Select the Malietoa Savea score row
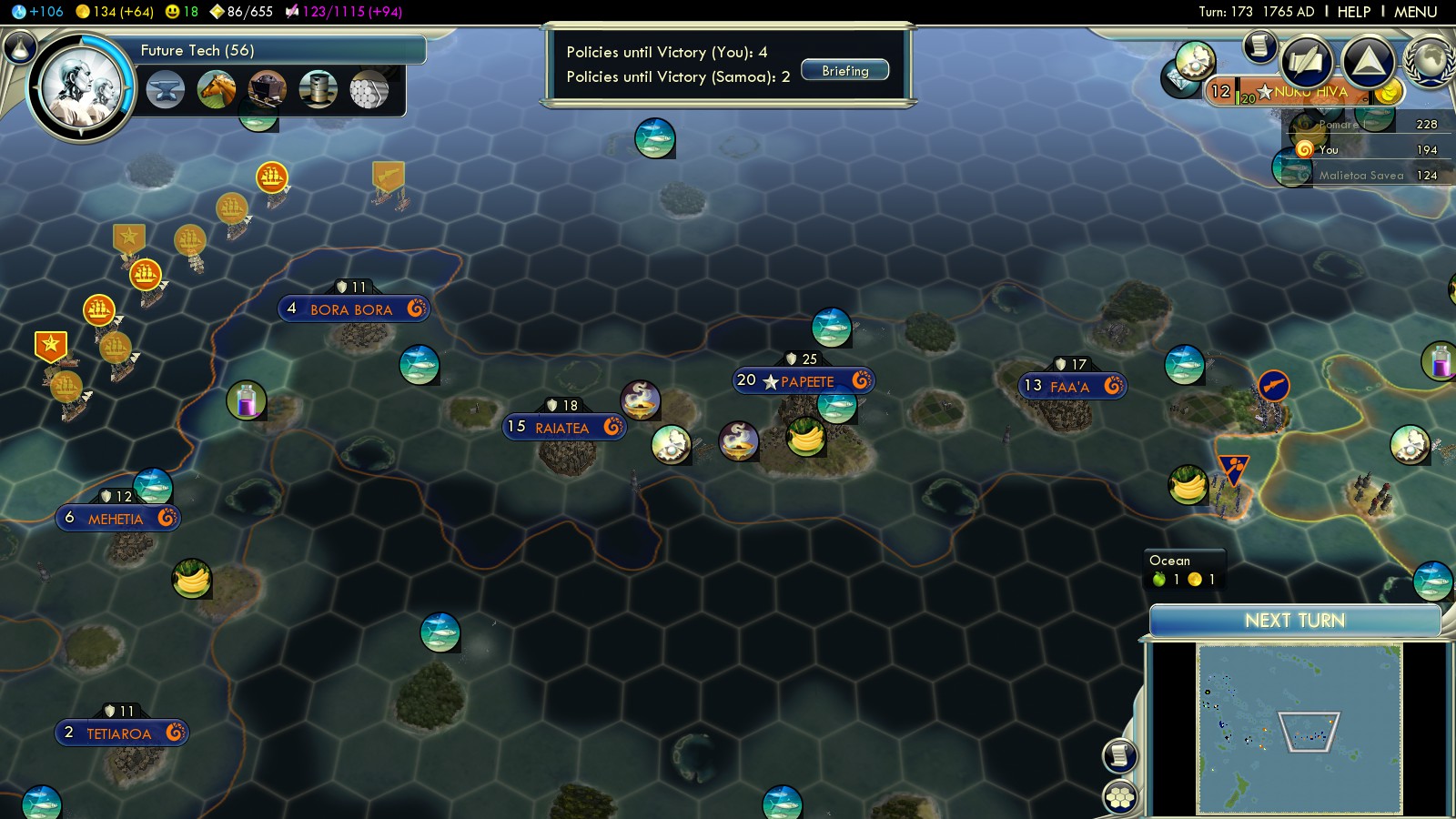Image resolution: width=1456 pixels, height=819 pixels. click(1360, 176)
